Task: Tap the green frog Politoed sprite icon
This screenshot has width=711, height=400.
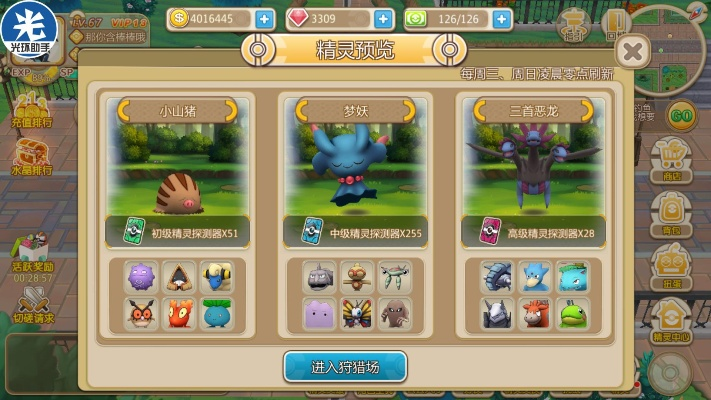Action: coord(573,313)
